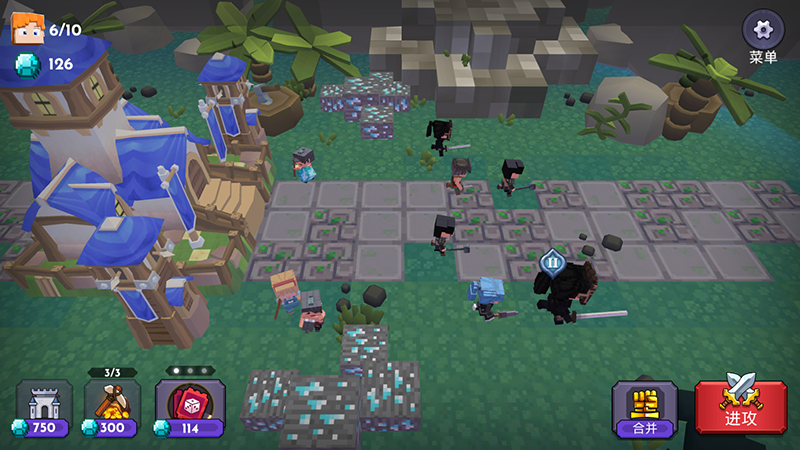Tap the 合并 merge fist button

tap(645, 406)
